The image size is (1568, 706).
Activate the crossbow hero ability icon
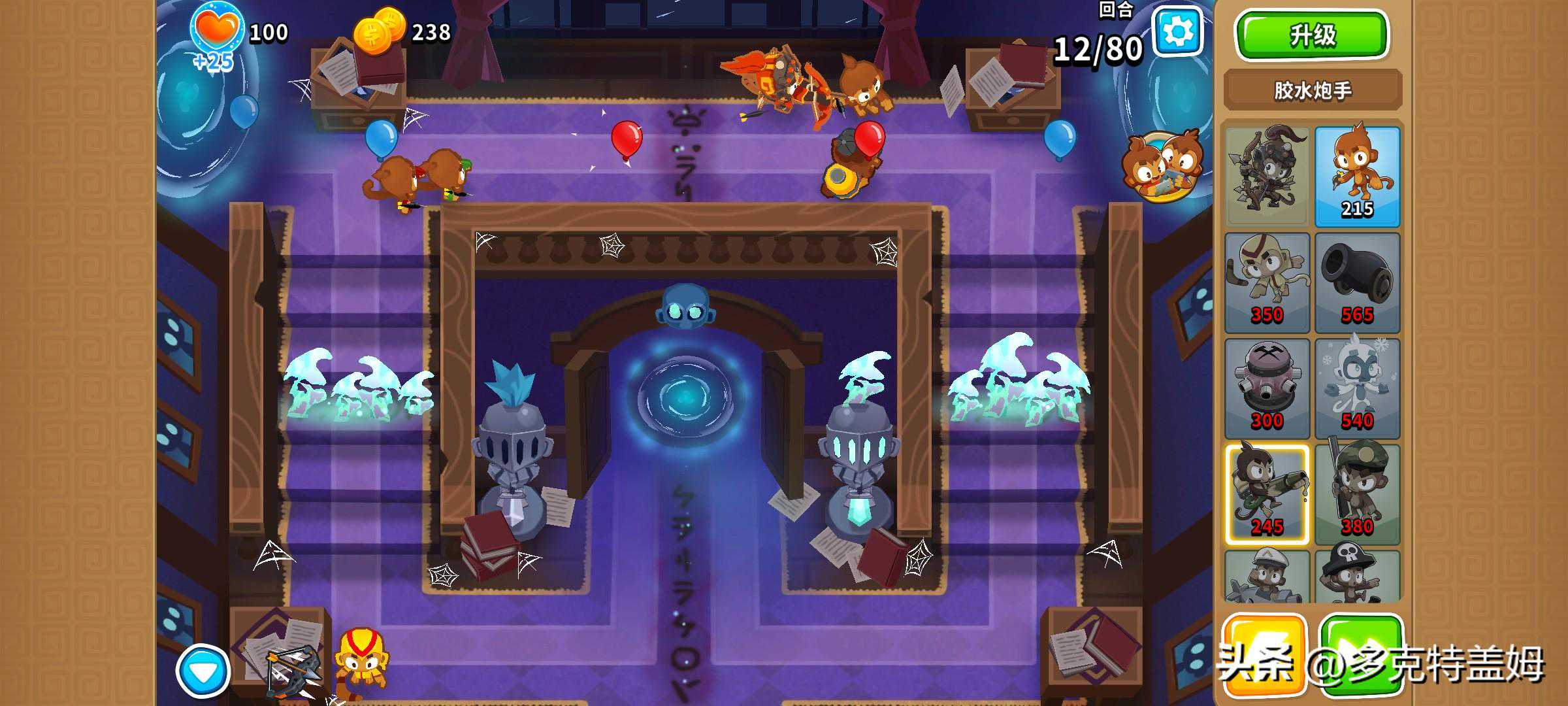click(292, 670)
